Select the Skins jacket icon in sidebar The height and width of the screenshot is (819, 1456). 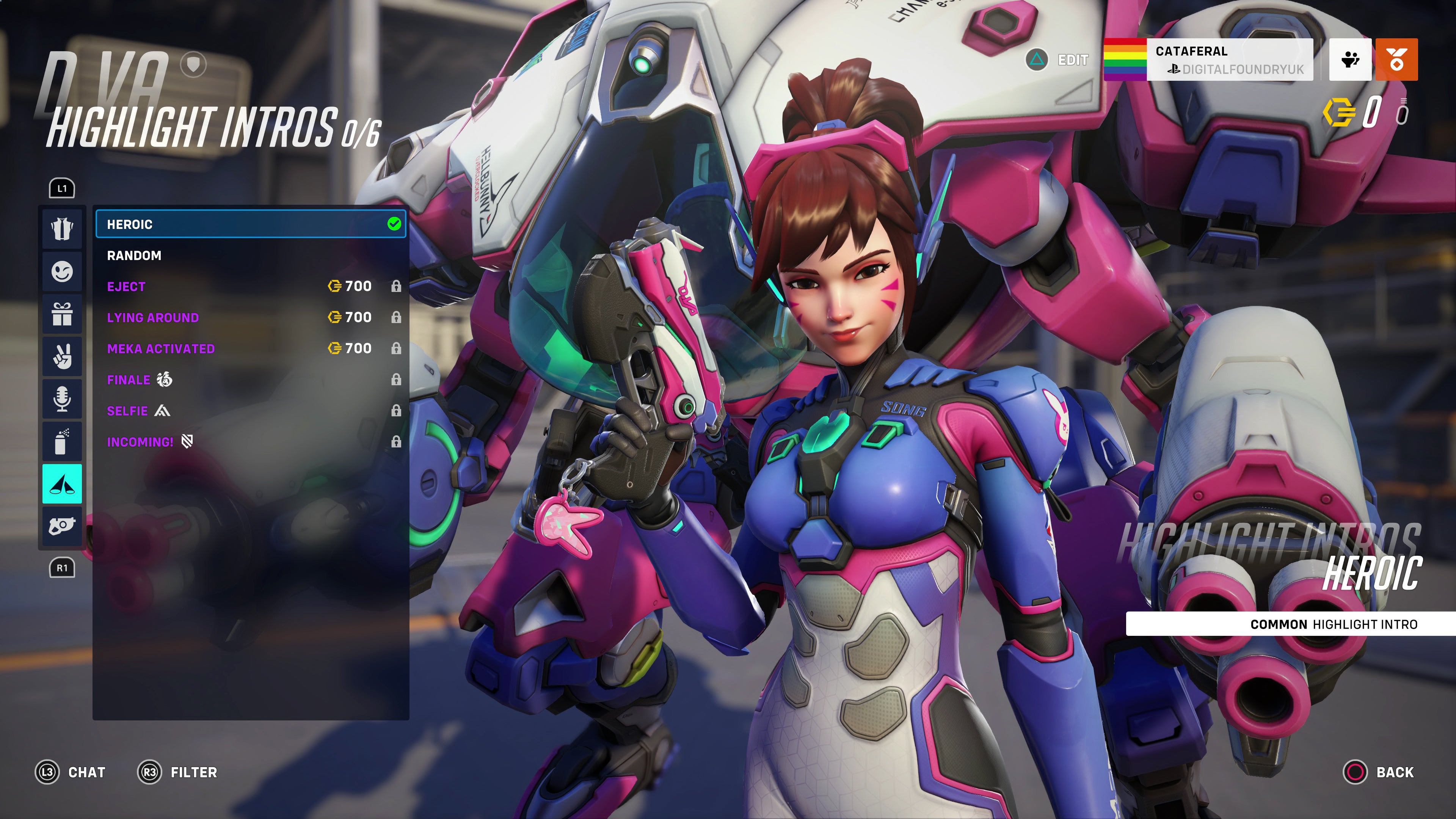click(x=62, y=229)
